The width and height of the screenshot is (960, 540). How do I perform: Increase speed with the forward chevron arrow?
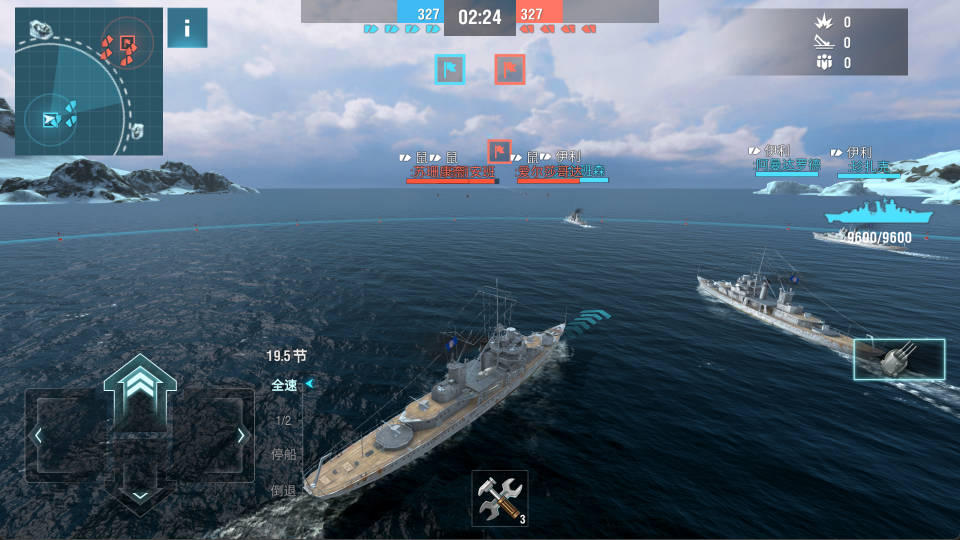click(x=139, y=386)
